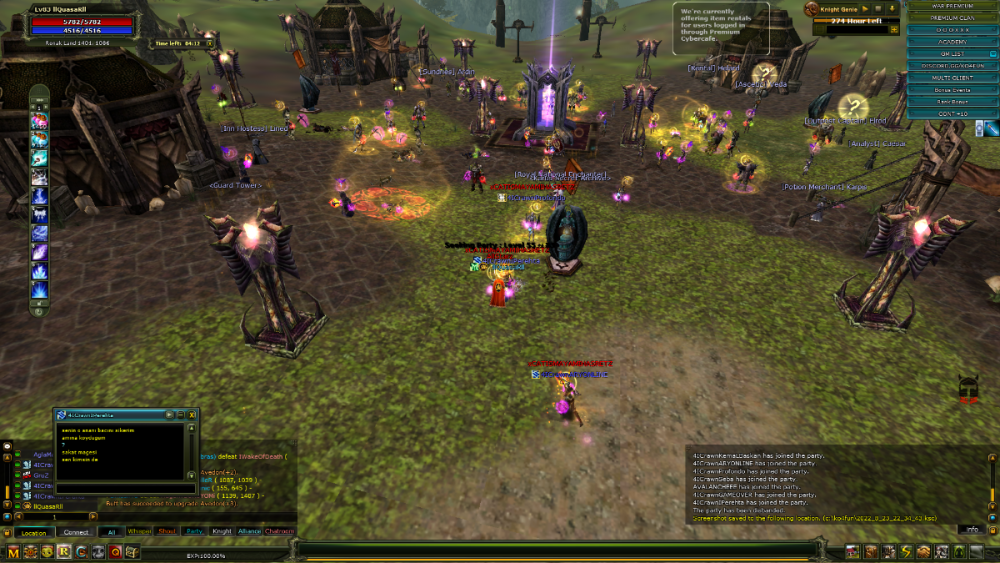Click the PREMIUM CLAN button
This screenshot has height=563, width=1000.
click(951, 18)
